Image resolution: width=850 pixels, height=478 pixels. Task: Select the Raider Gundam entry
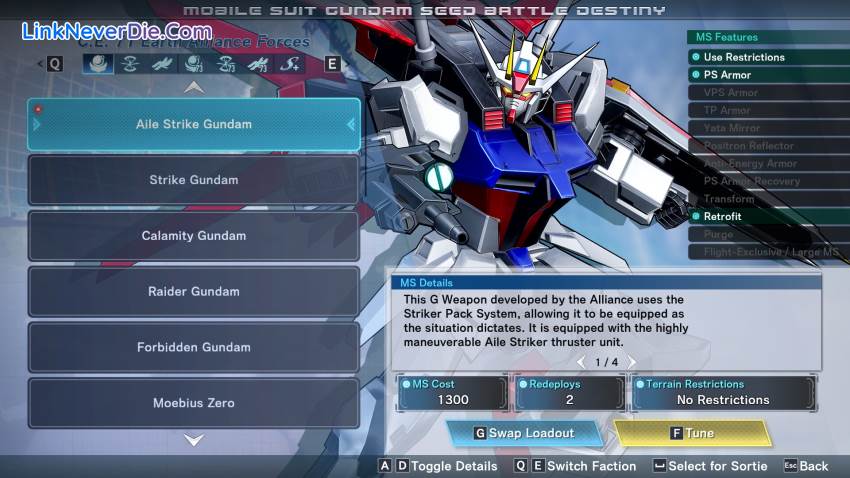193,292
